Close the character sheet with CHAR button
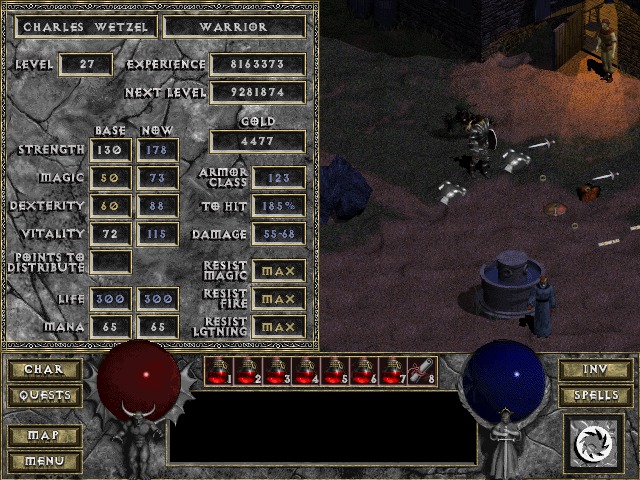The width and height of the screenshot is (640, 480). (x=45, y=370)
